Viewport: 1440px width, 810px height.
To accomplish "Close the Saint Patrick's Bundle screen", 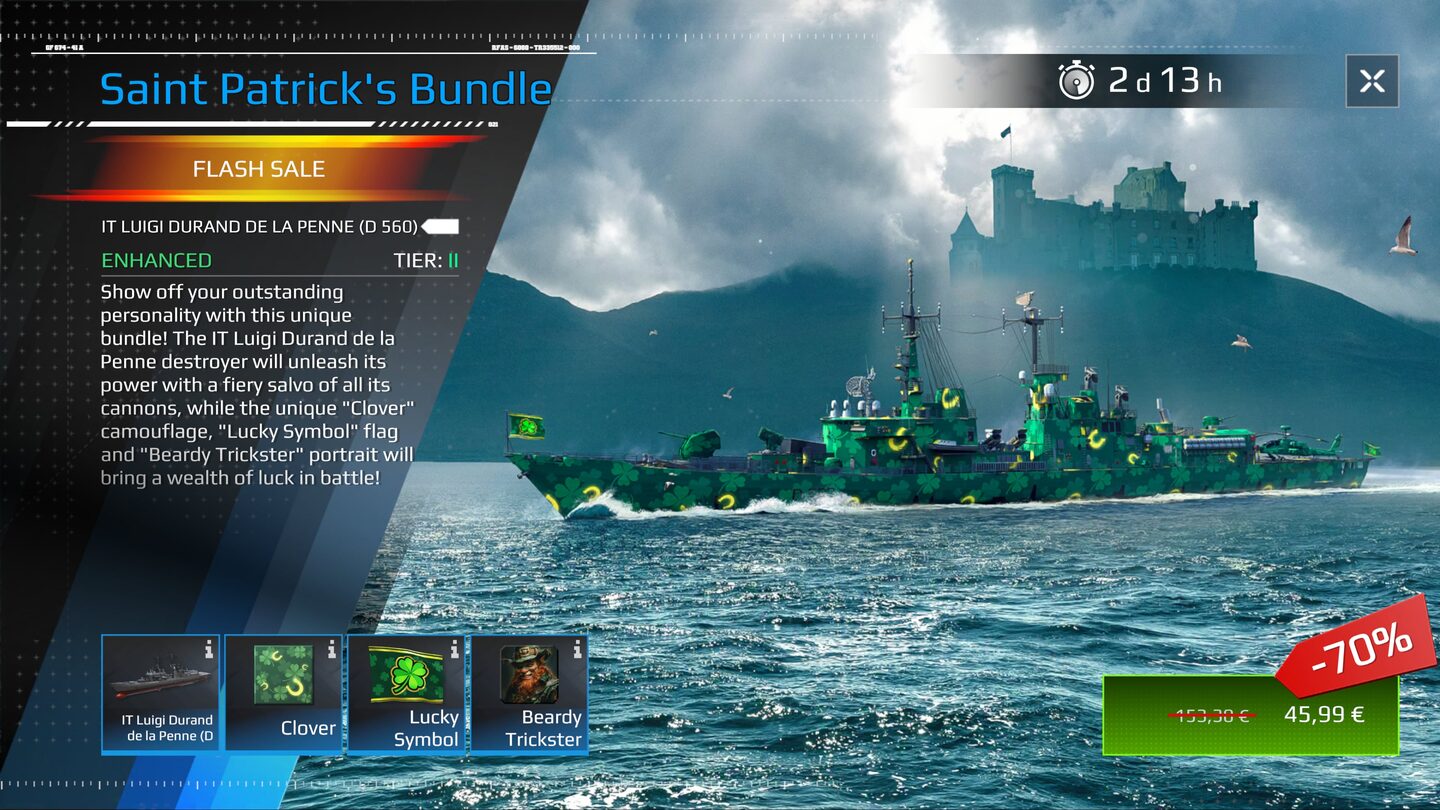I will click(x=1372, y=82).
